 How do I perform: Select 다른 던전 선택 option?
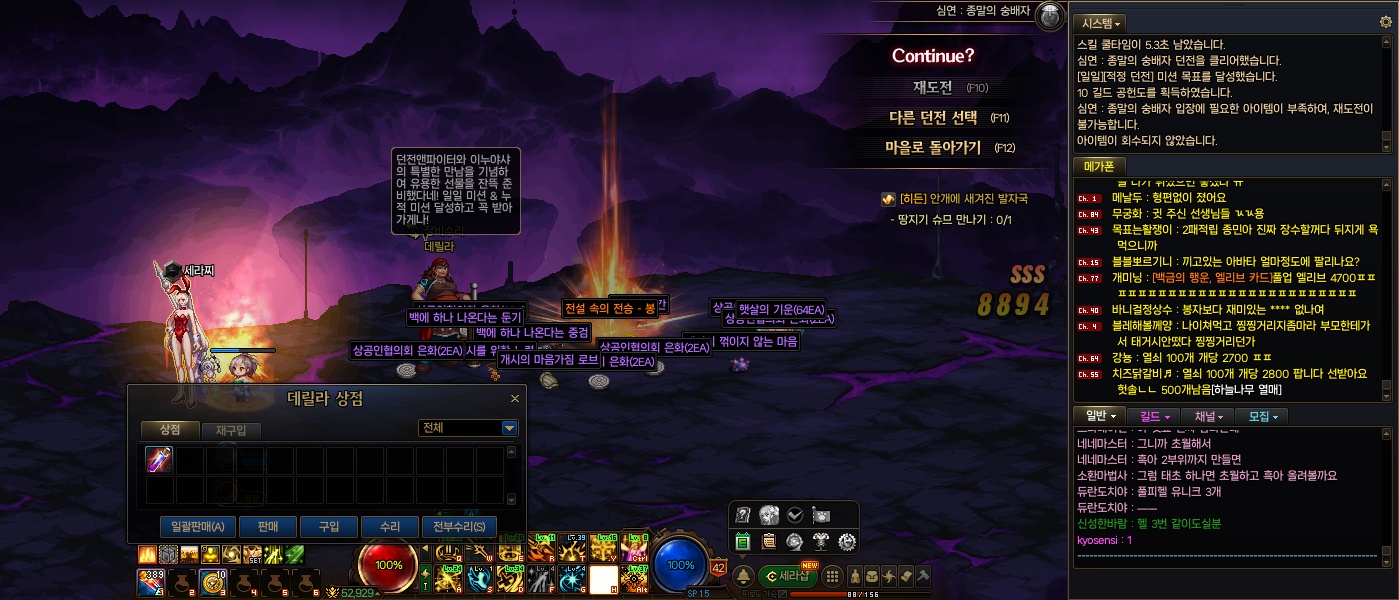tap(933, 117)
